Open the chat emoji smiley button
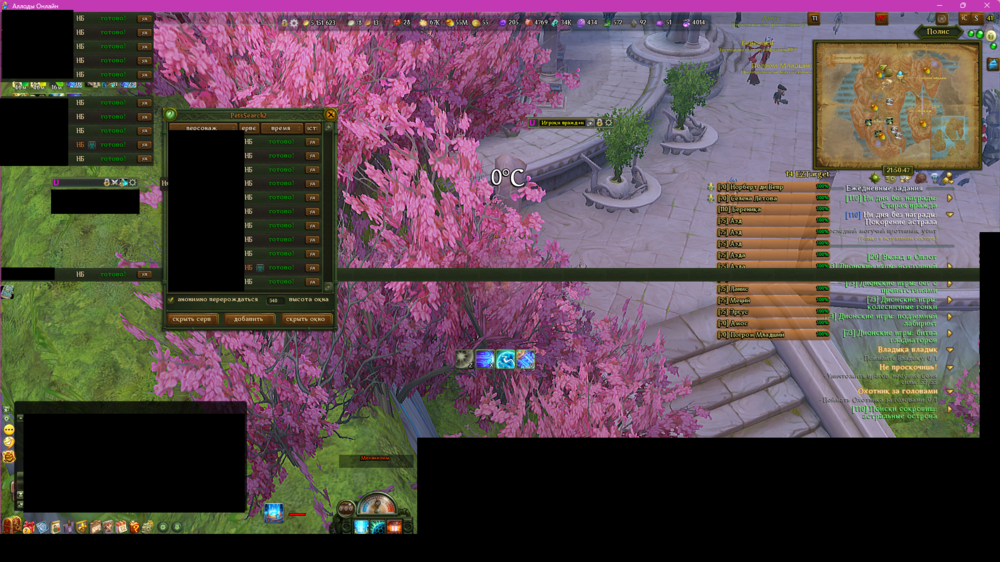 tap(9, 429)
